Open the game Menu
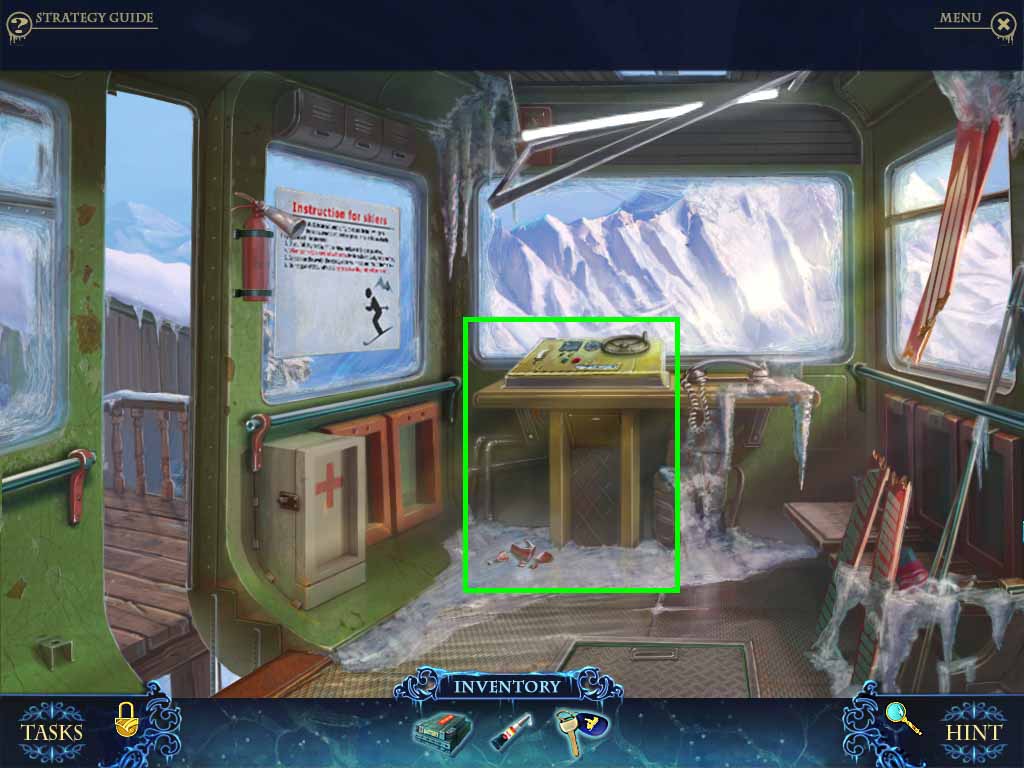Screen dimensions: 1024x768 [x=960, y=18]
